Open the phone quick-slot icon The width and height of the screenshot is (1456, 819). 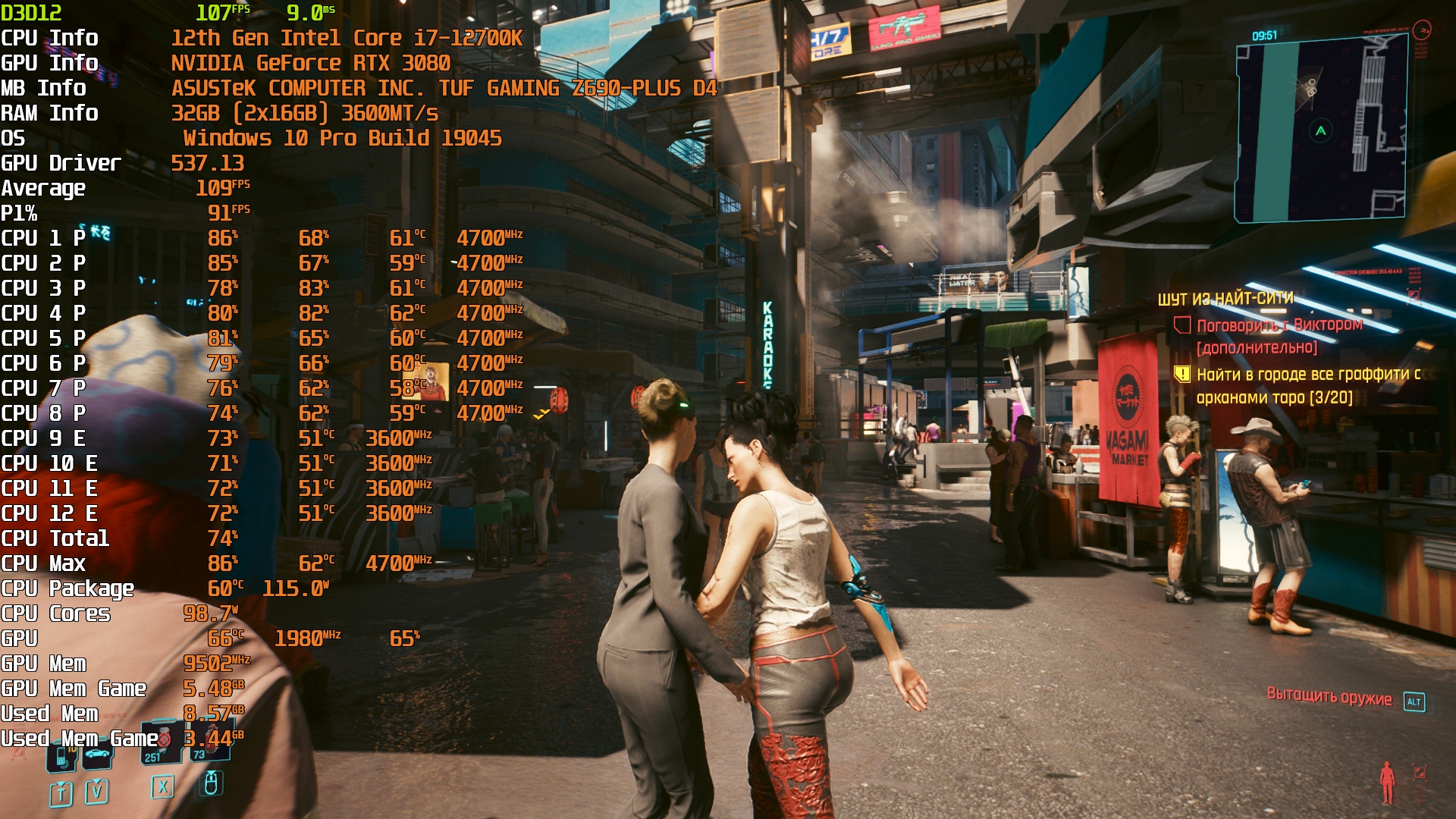tap(62, 755)
